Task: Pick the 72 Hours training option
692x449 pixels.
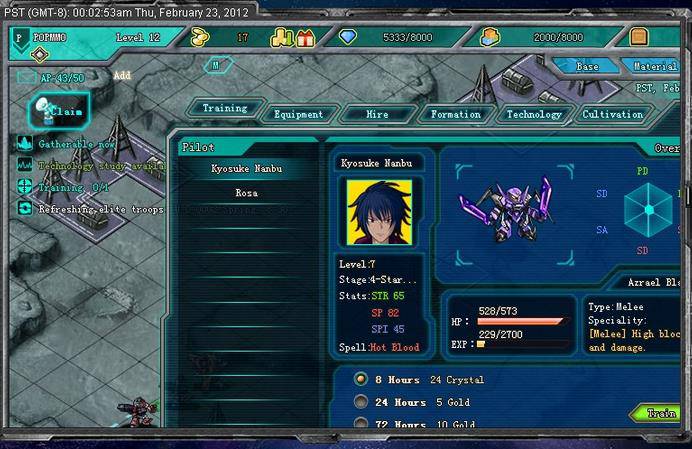Action: [x=361, y=425]
